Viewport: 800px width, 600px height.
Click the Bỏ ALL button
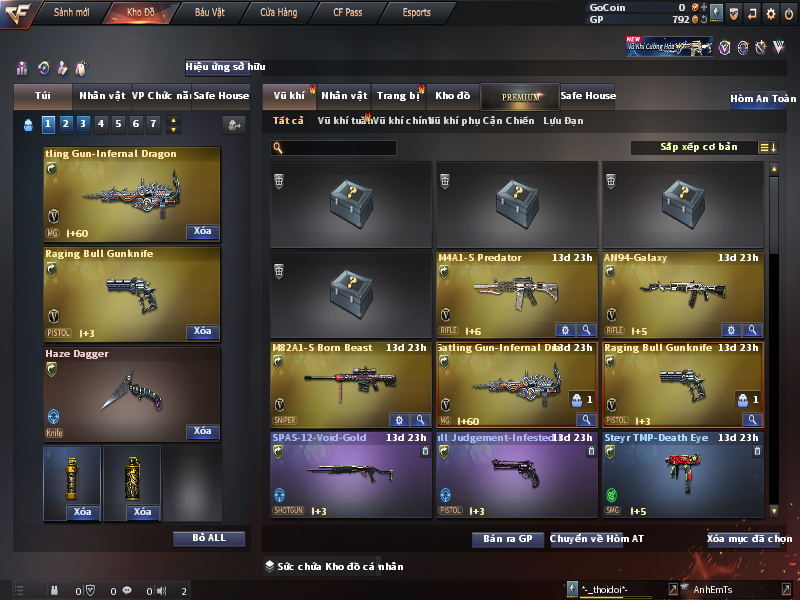point(209,538)
